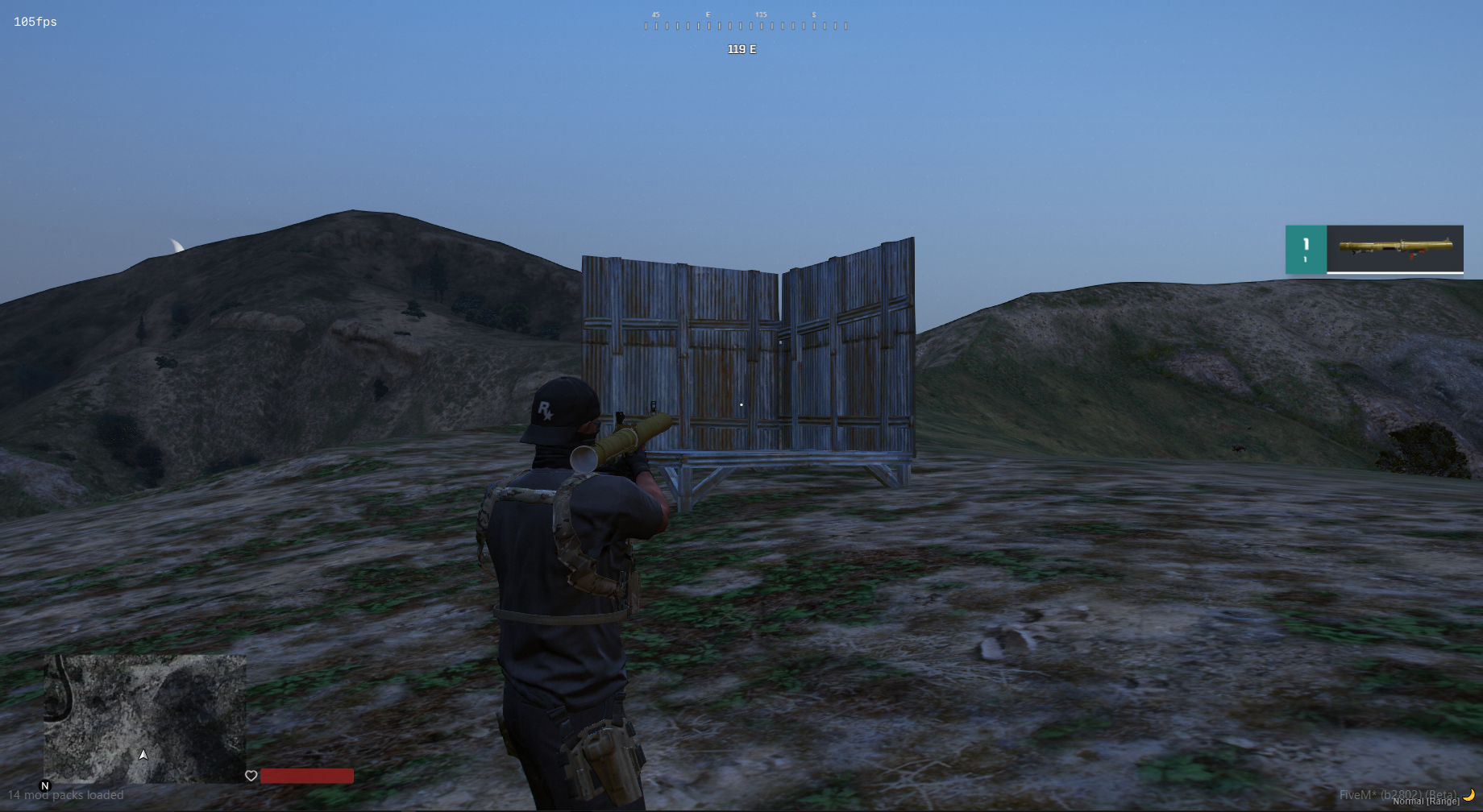Select the rocket launcher weapon slot
1483x812 pixels.
[x=1394, y=248]
